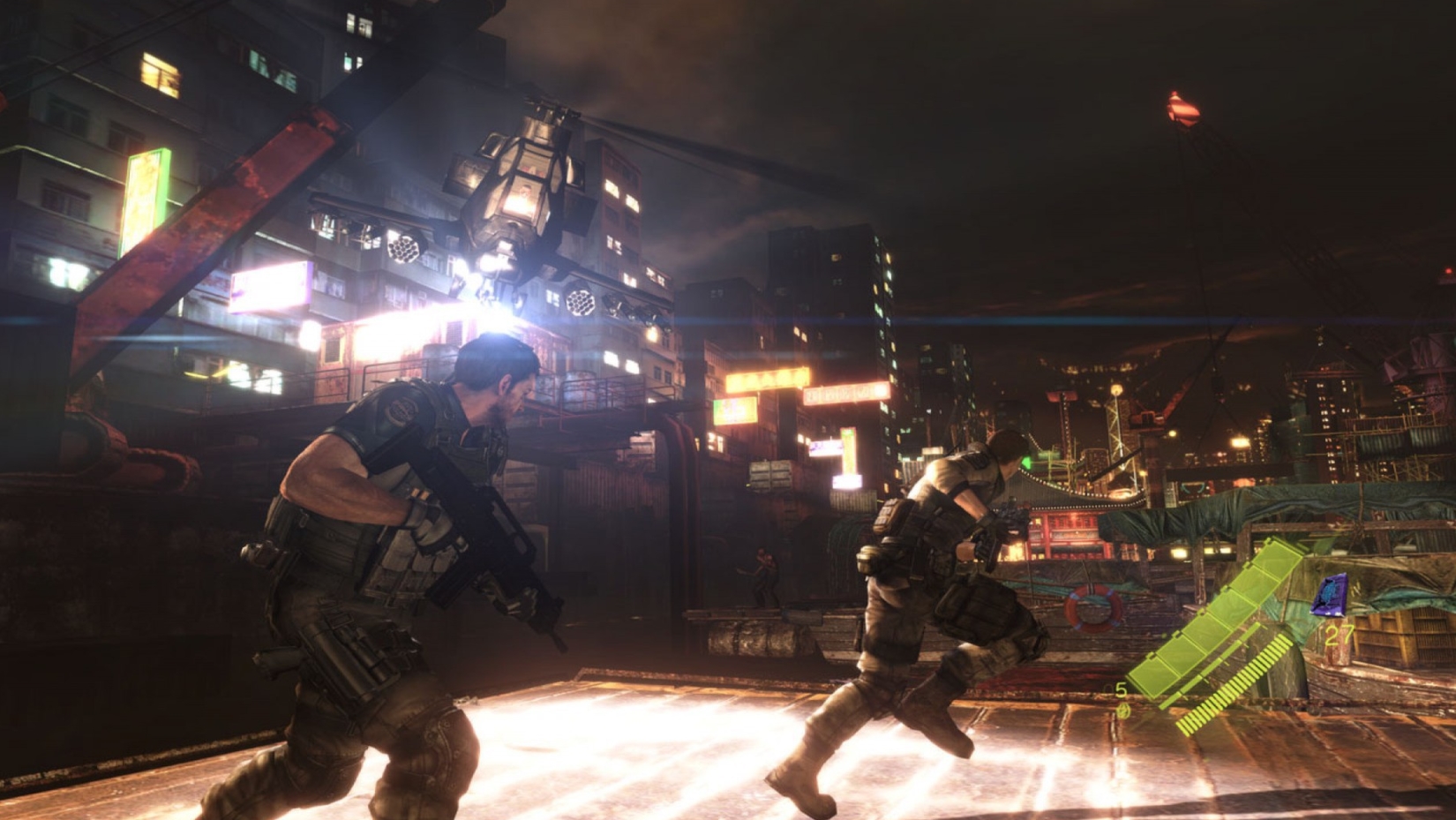Click the skill point count showing 5
This screenshot has height=820, width=1456.
1120,690
